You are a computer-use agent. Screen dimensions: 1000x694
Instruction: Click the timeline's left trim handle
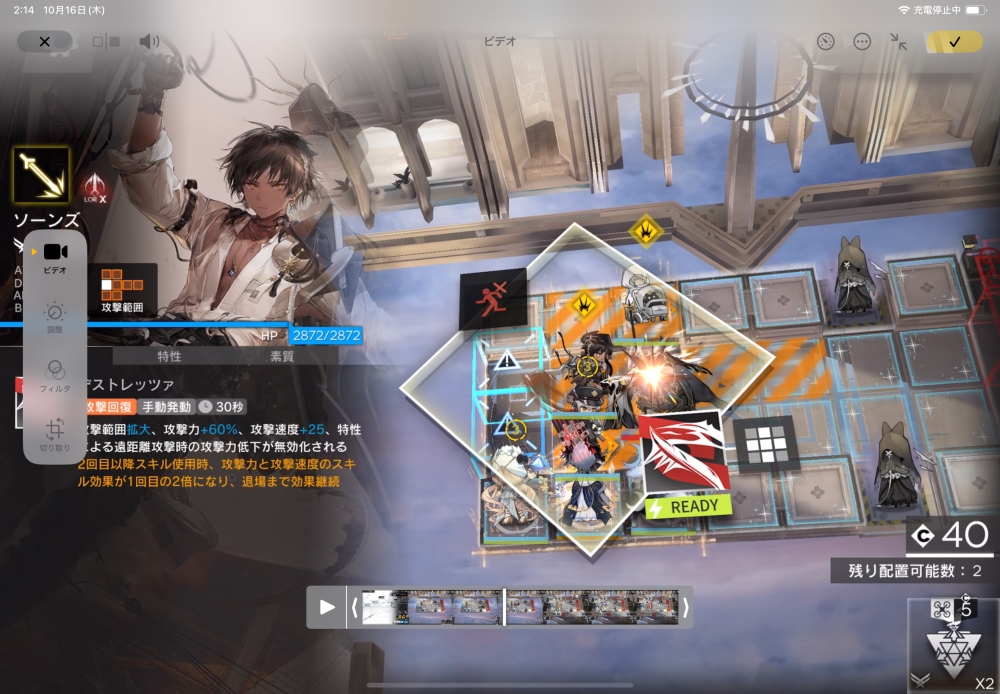point(354,607)
